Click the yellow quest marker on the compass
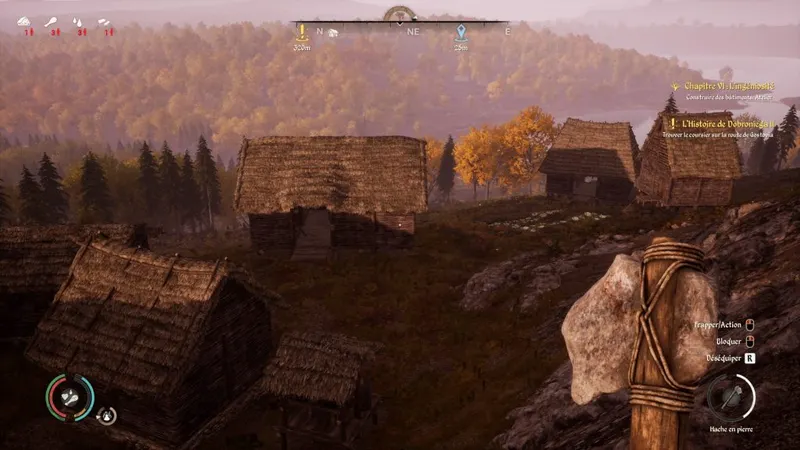 (301, 32)
